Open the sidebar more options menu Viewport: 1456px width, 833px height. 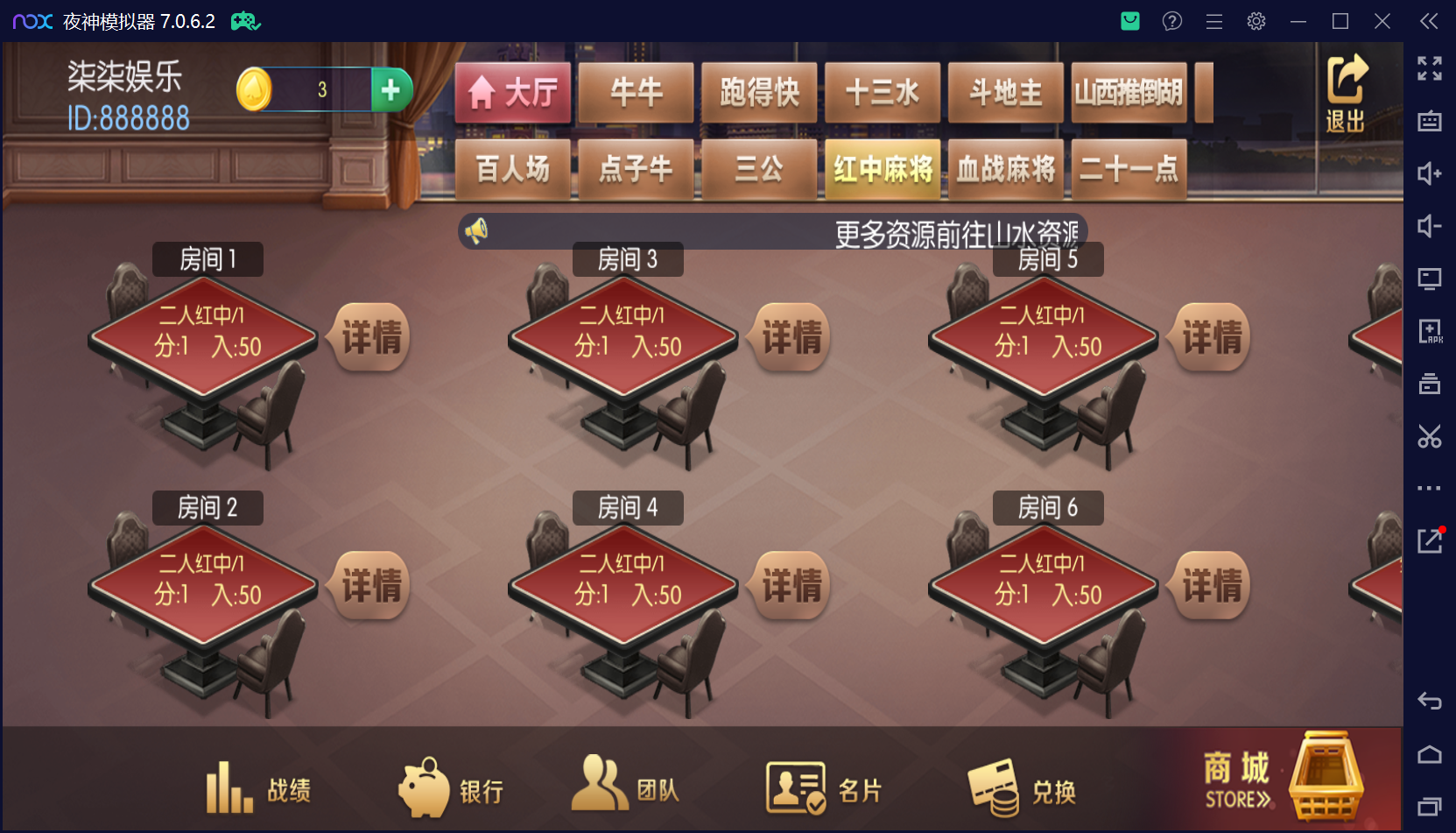(x=1430, y=488)
